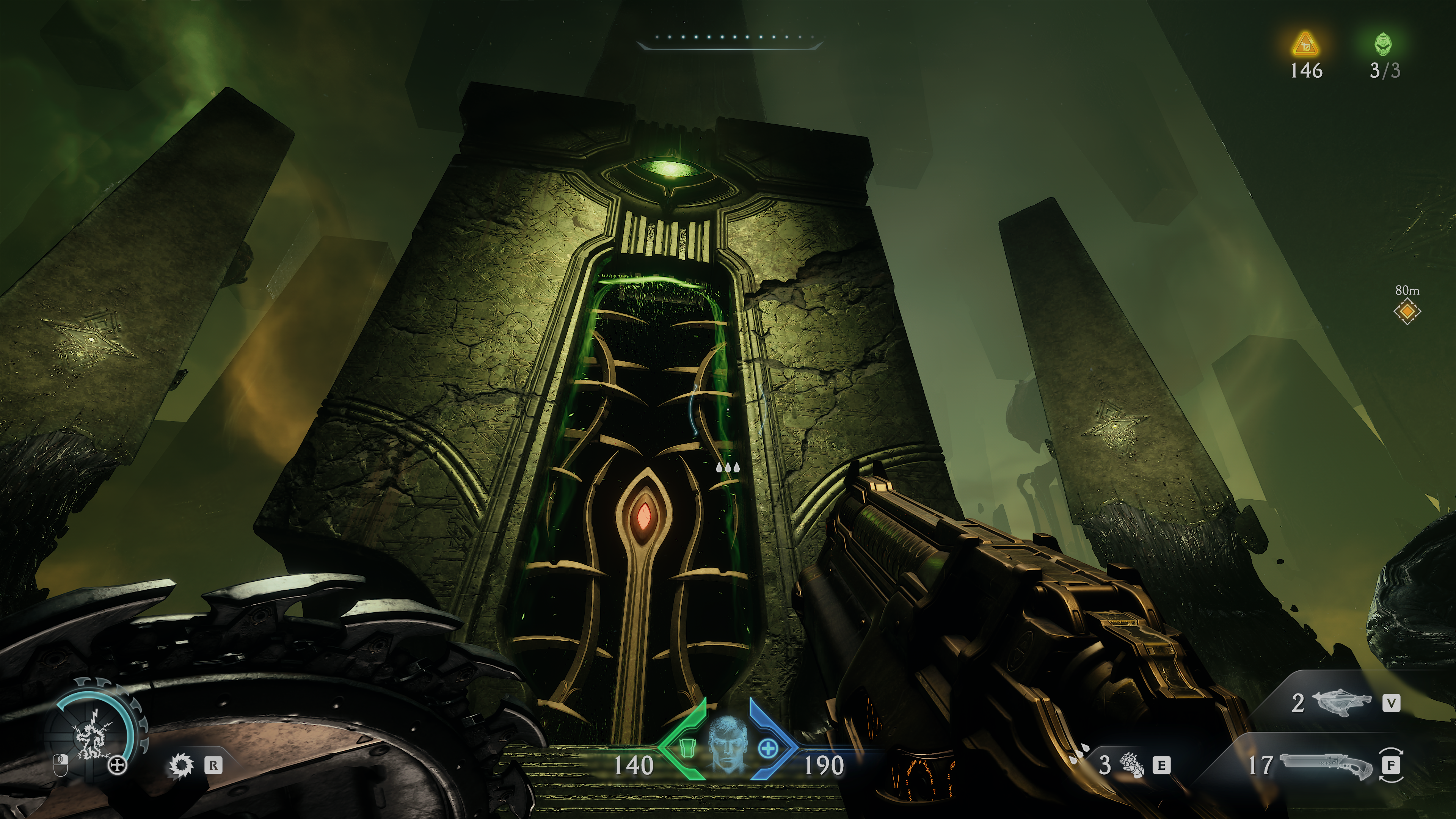
Task: Select the green armor shield icon
Action: coord(687,747)
